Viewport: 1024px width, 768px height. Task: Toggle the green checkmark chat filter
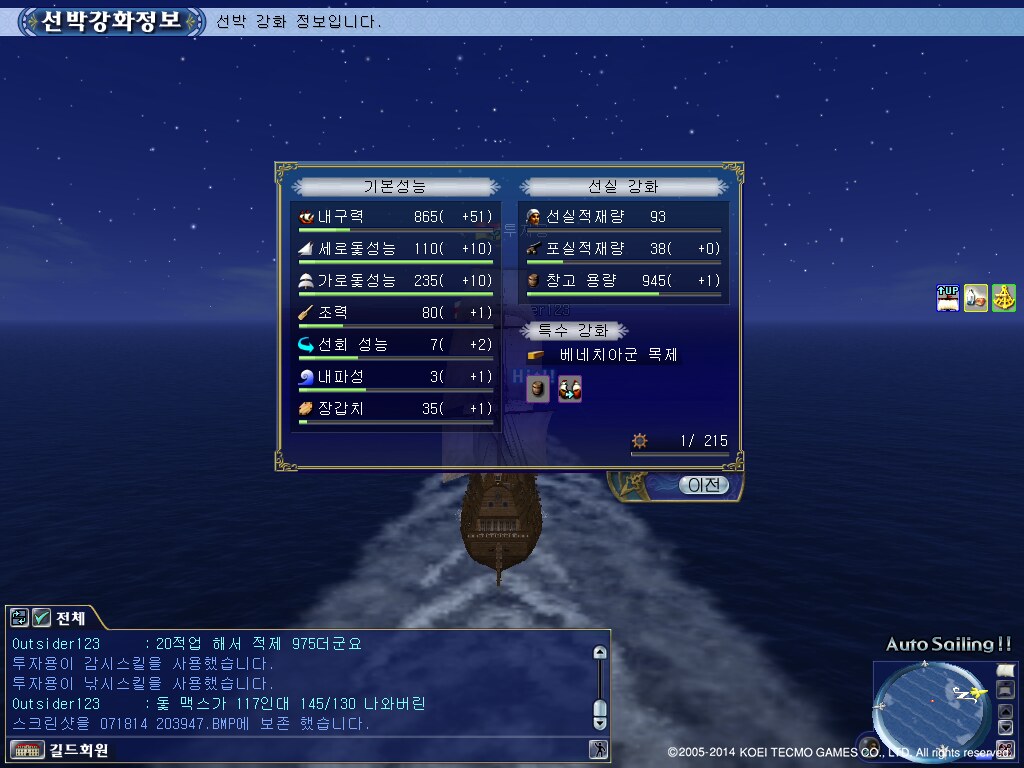42,617
